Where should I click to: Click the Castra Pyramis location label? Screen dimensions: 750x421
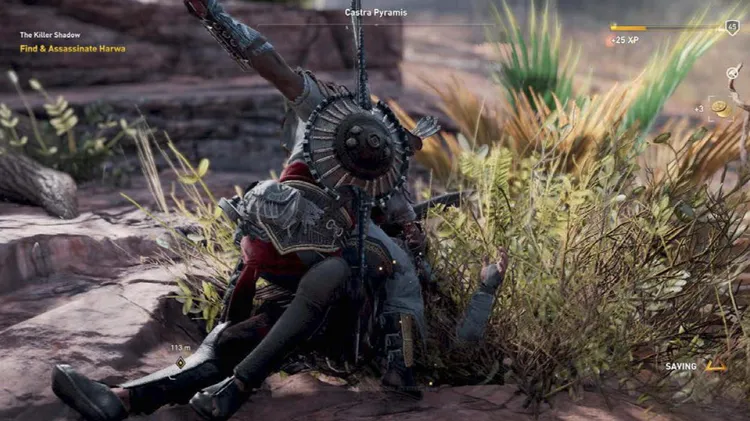[375, 12]
